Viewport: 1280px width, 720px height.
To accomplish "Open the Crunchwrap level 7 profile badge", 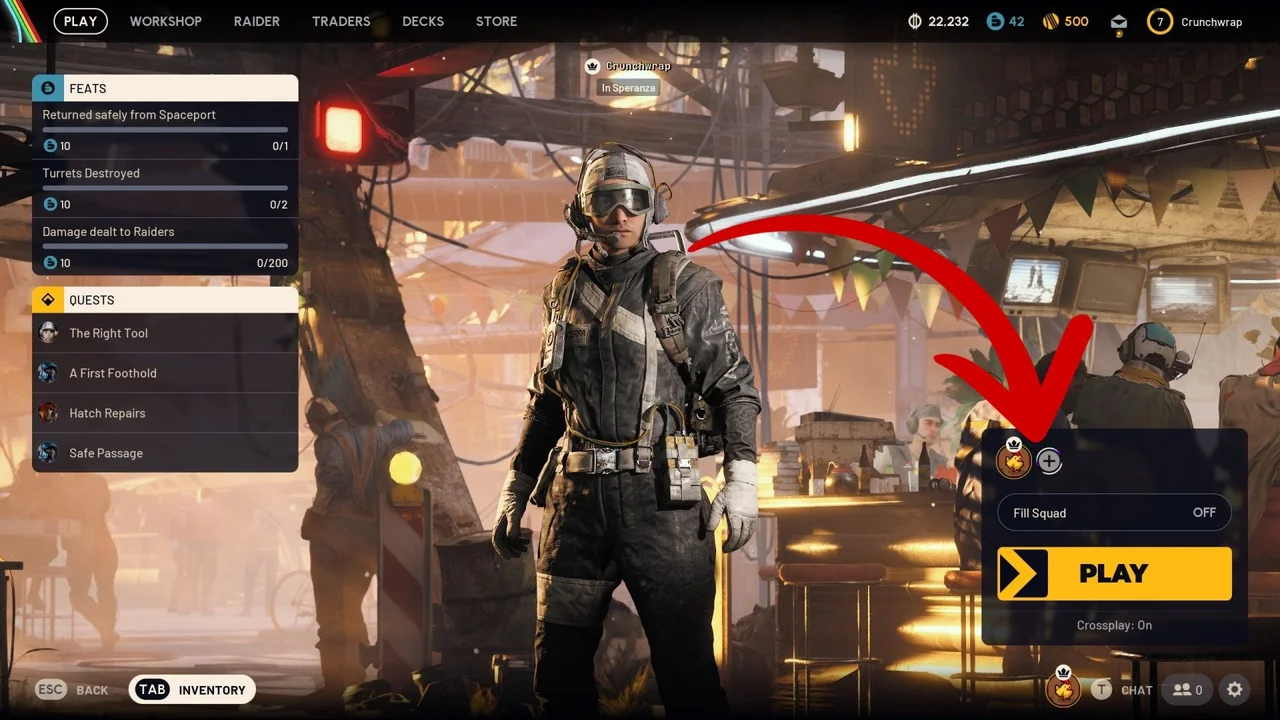I will tap(1159, 21).
